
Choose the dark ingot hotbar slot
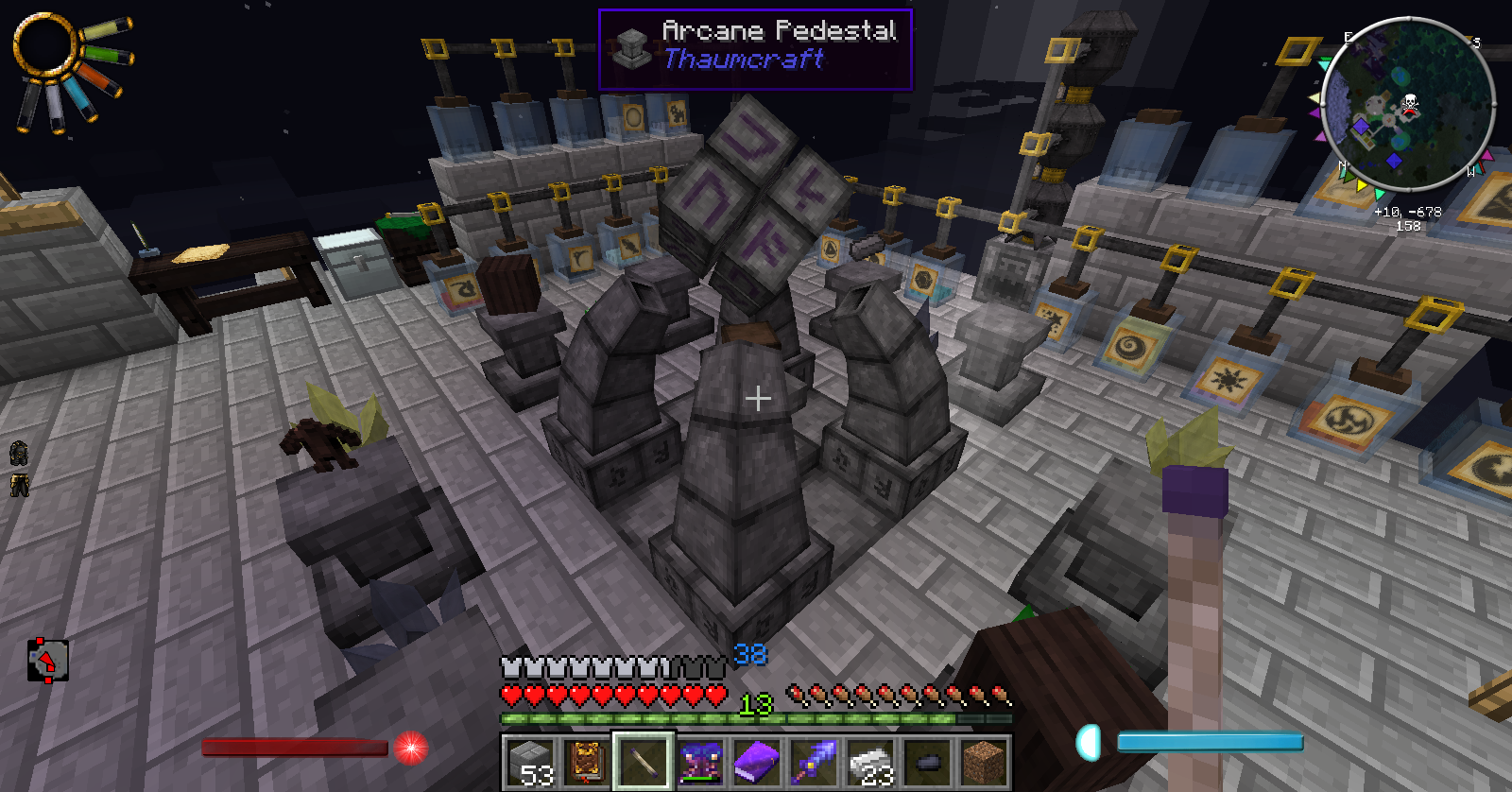[927, 762]
